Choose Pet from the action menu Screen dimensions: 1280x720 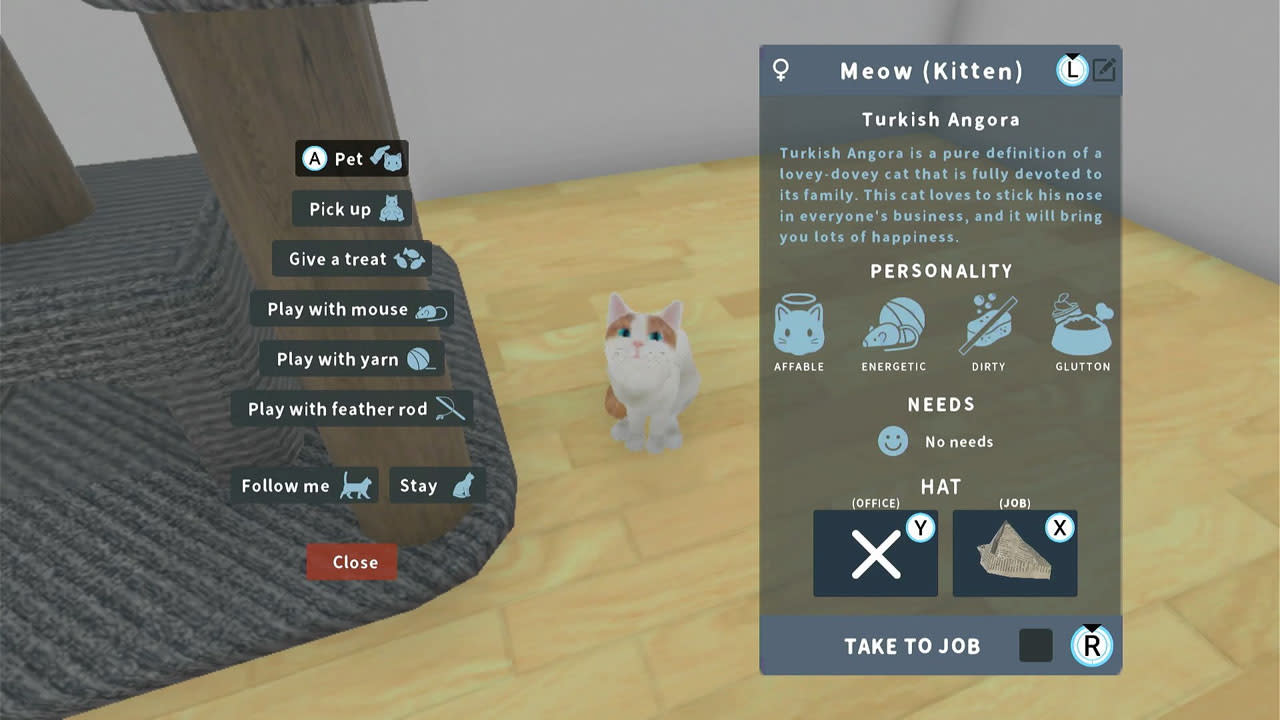(x=351, y=158)
